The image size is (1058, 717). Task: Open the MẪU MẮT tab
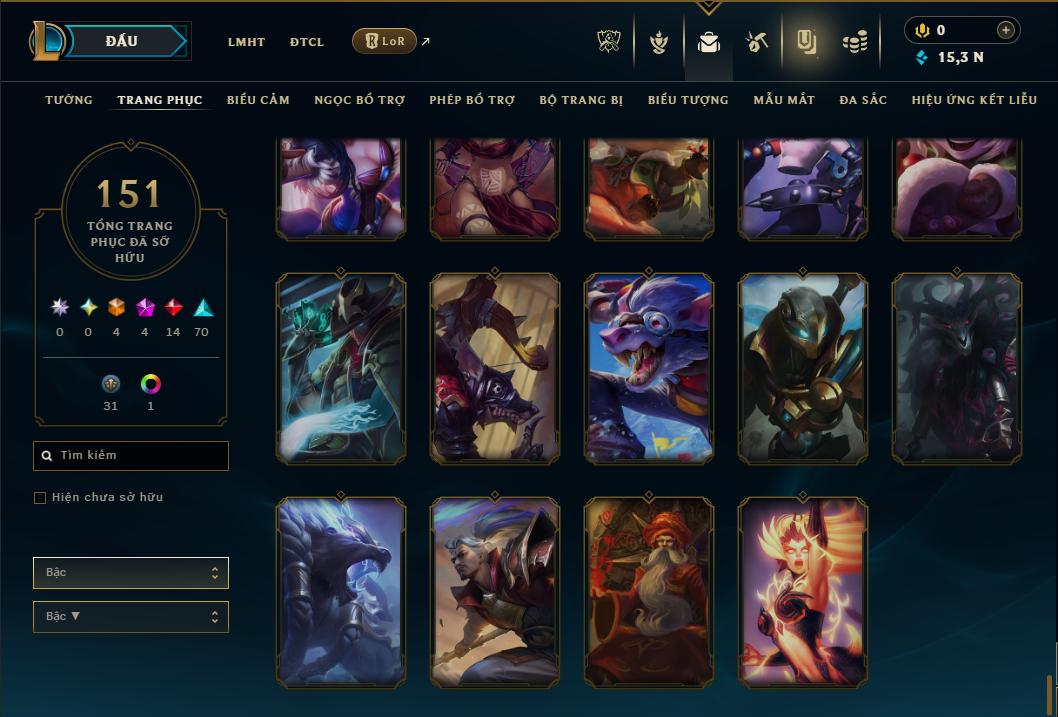[784, 100]
